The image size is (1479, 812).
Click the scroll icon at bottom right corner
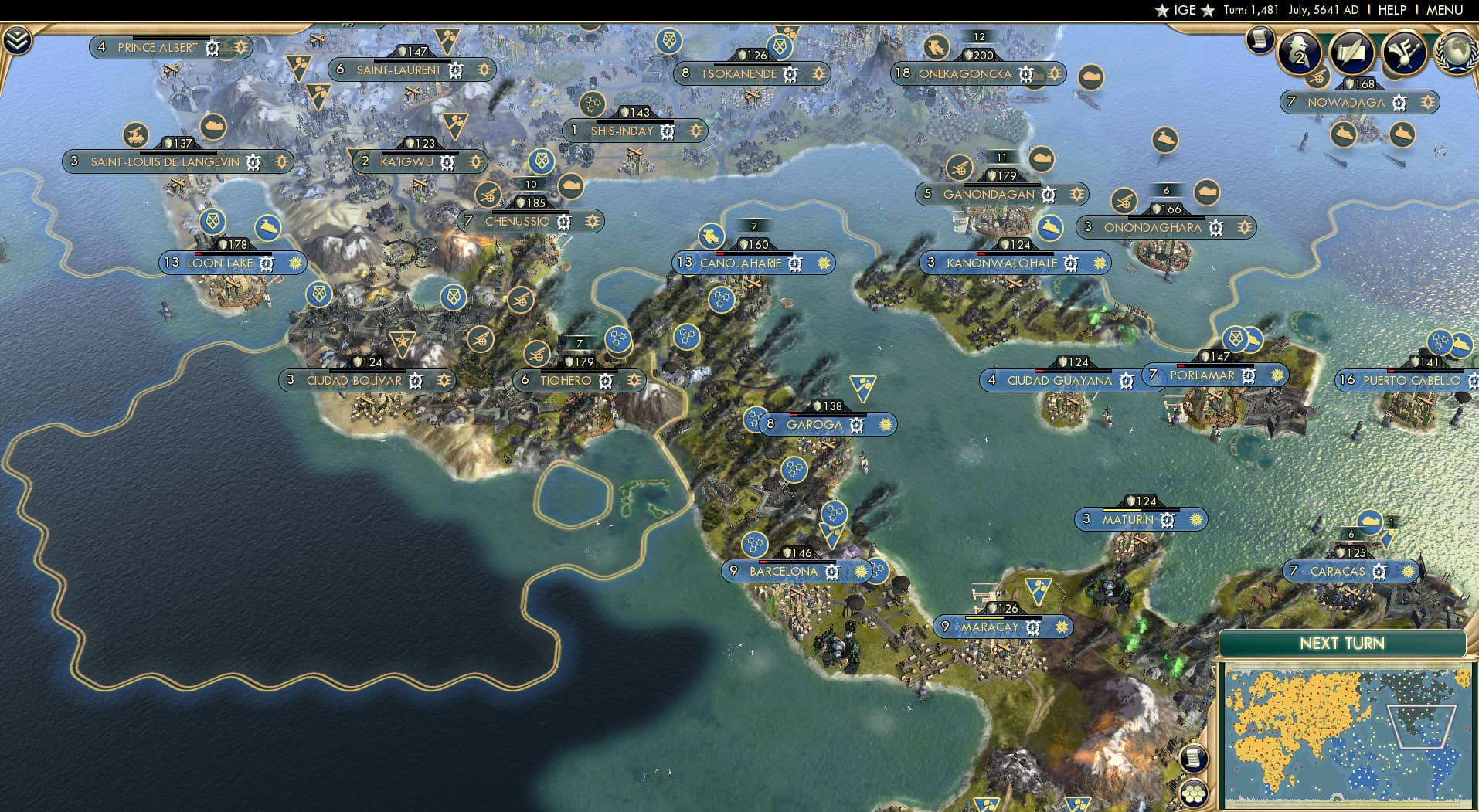[x=1195, y=758]
